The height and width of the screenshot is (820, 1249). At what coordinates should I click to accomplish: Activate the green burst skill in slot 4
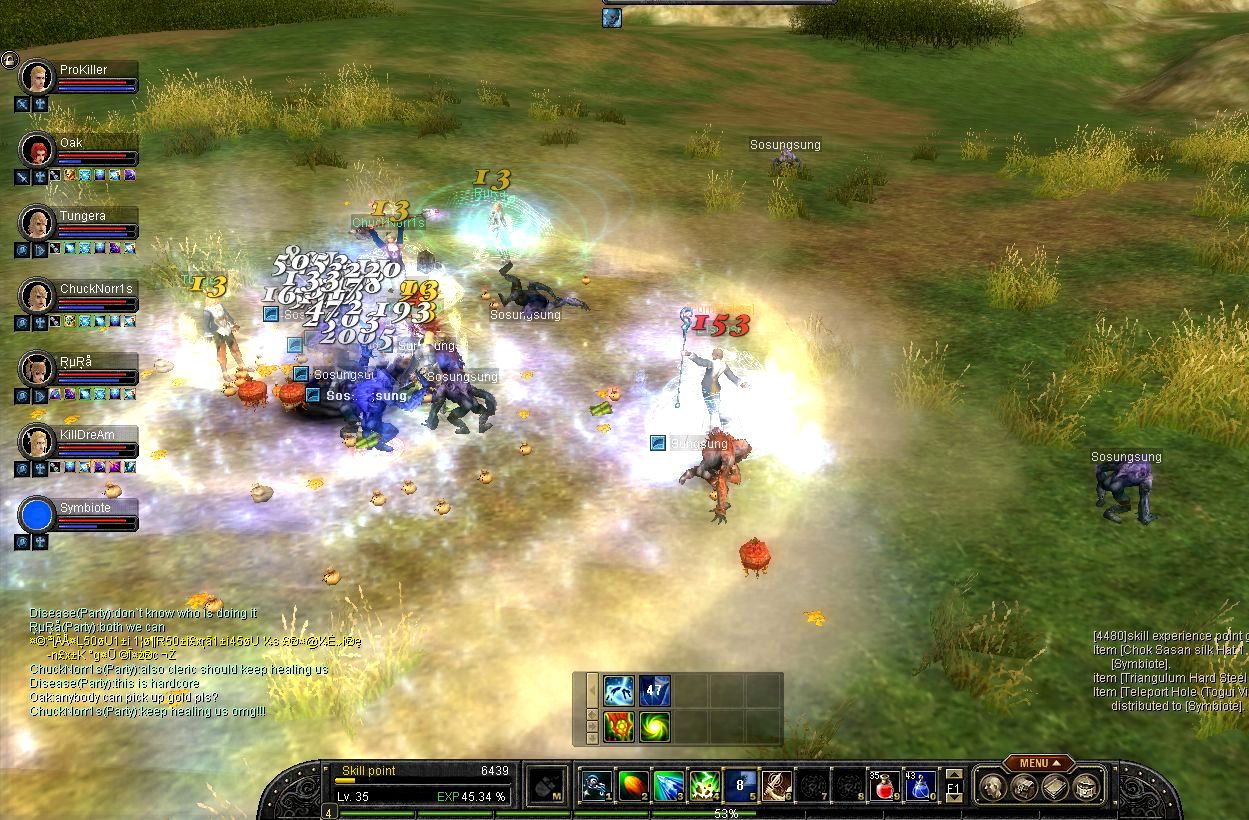tap(705, 785)
